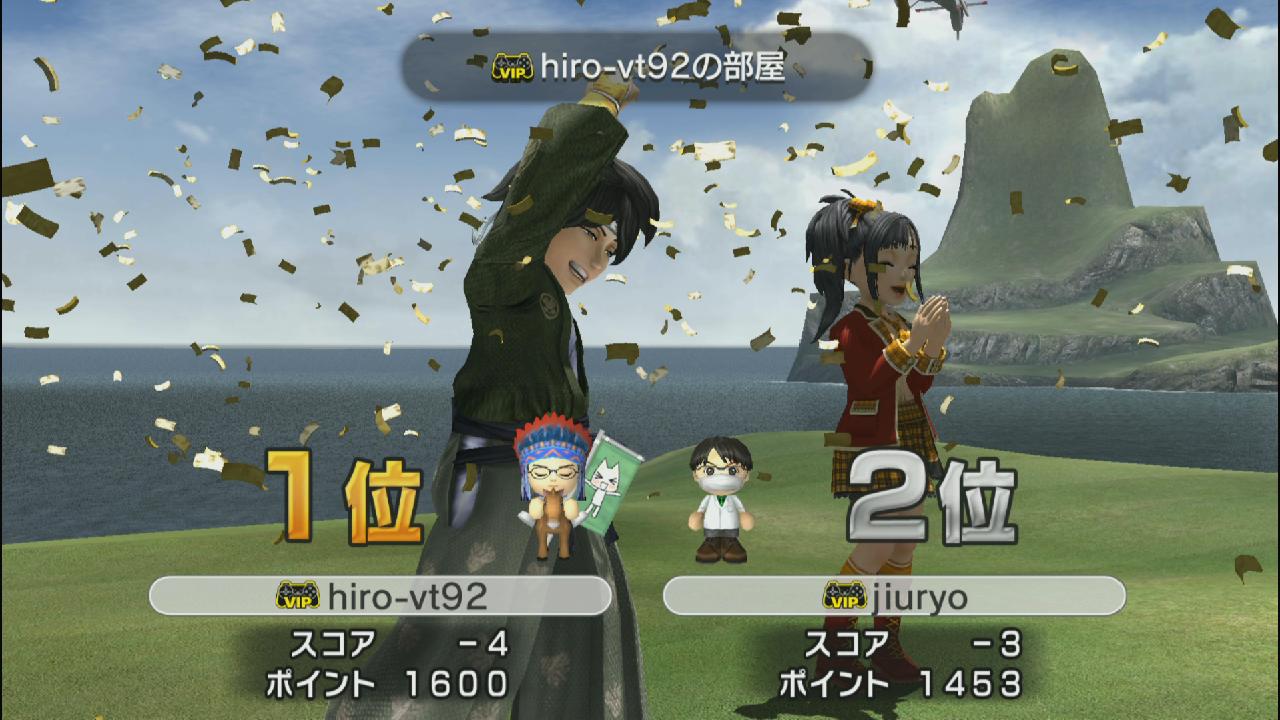The height and width of the screenshot is (720, 1280).
Task: Choose the jiuryo player name plate
Action: (894, 596)
